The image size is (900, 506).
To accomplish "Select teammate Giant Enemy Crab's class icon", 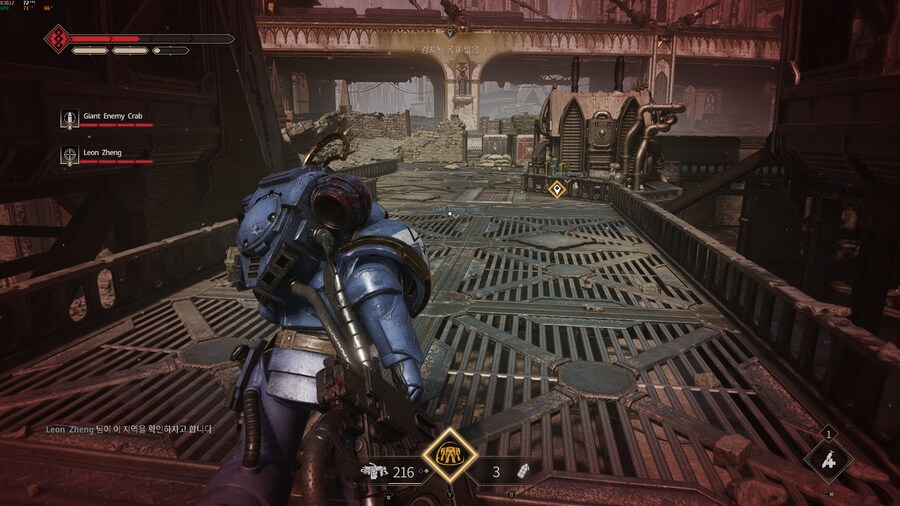I will point(69,119).
